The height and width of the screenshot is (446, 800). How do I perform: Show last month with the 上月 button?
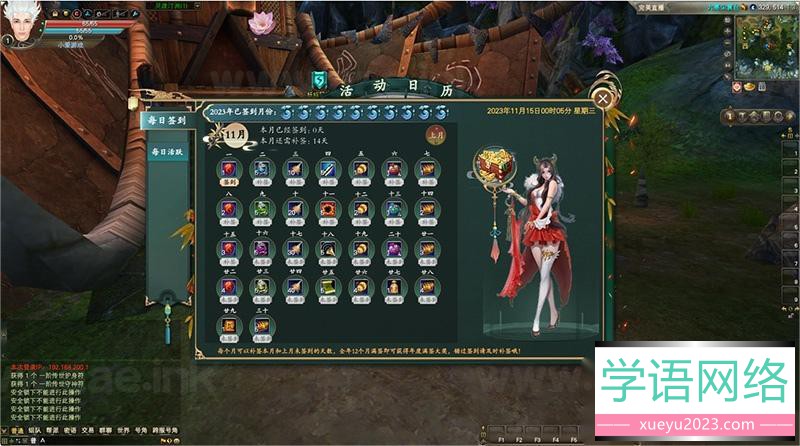click(x=436, y=132)
